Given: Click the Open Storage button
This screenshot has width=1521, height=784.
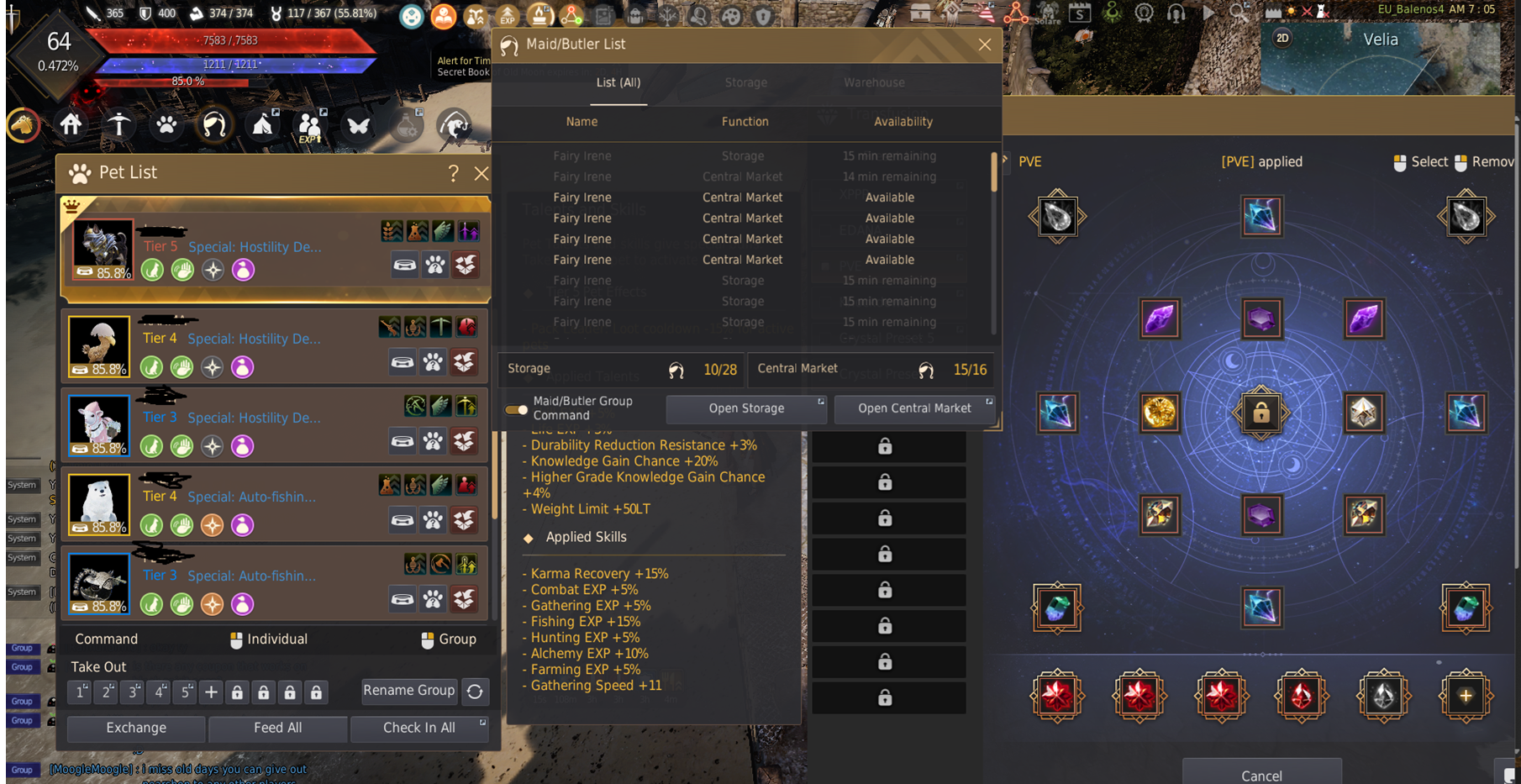Looking at the screenshot, I should (x=746, y=408).
